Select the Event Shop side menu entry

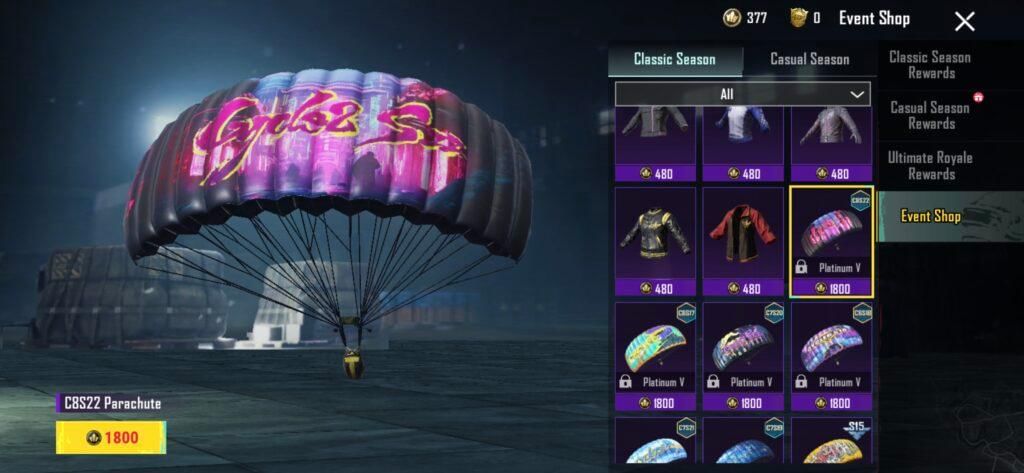pyautogui.click(x=930, y=216)
